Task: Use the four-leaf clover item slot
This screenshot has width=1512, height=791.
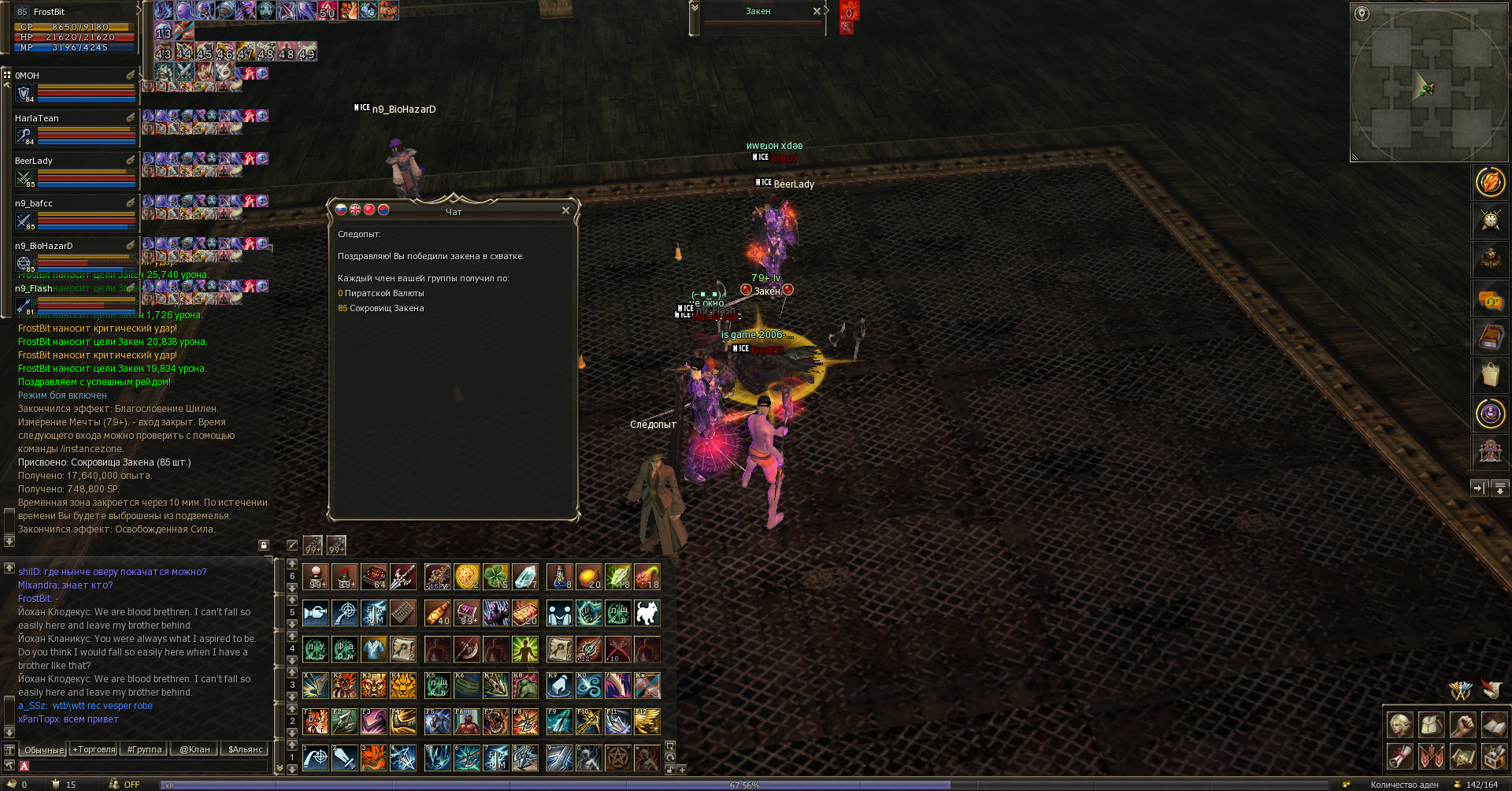Action: click(495, 577)
